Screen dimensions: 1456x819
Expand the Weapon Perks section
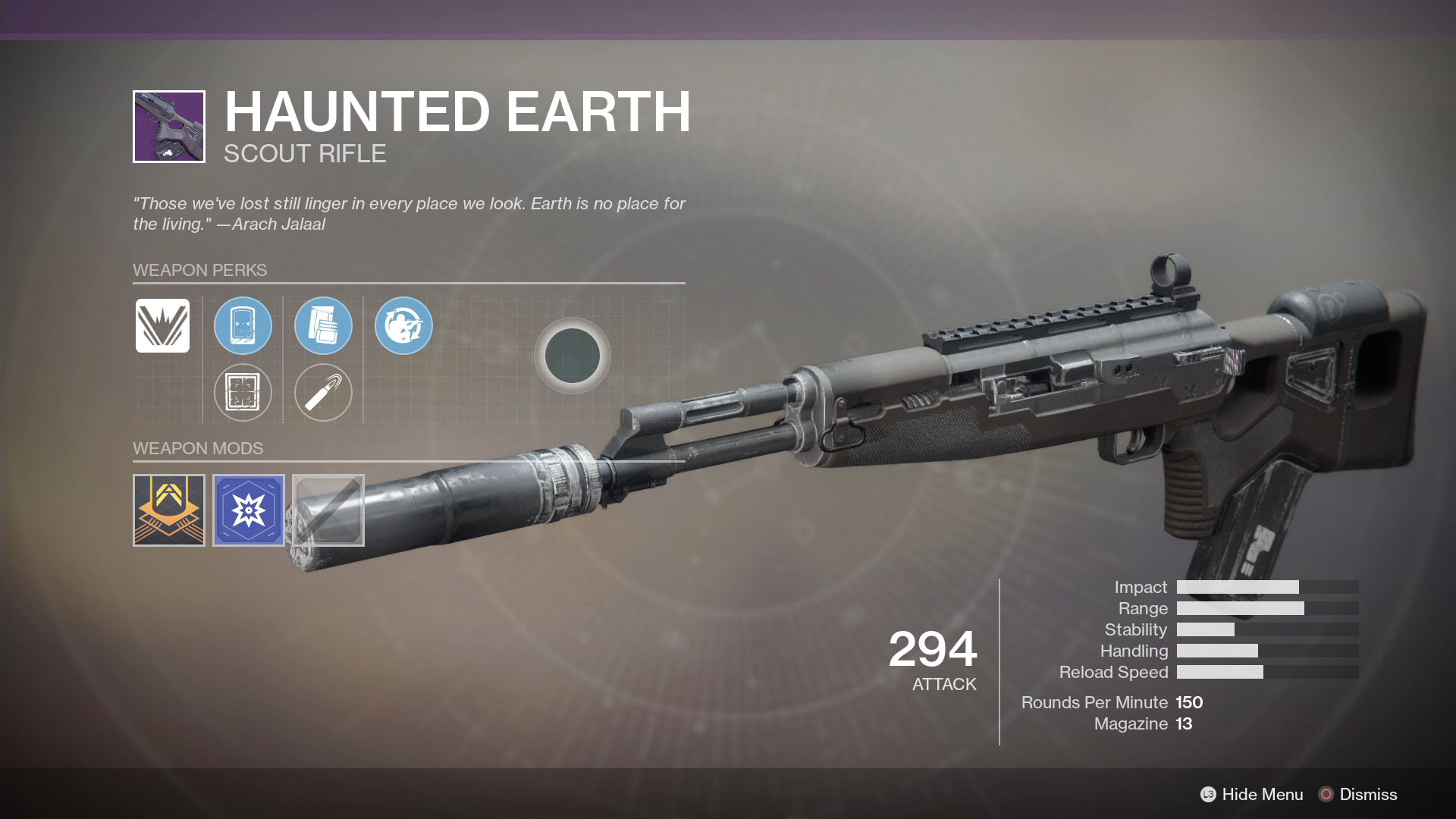coord(200,270)
